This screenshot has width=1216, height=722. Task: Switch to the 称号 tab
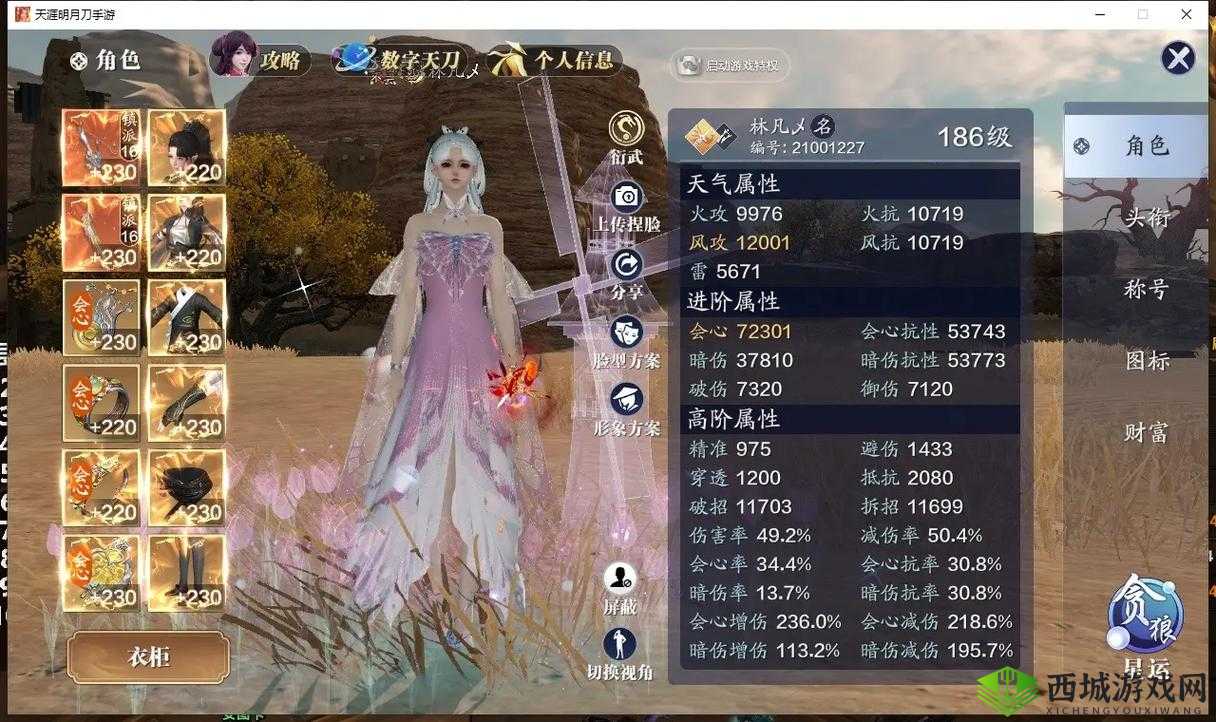click(1146, 289)
